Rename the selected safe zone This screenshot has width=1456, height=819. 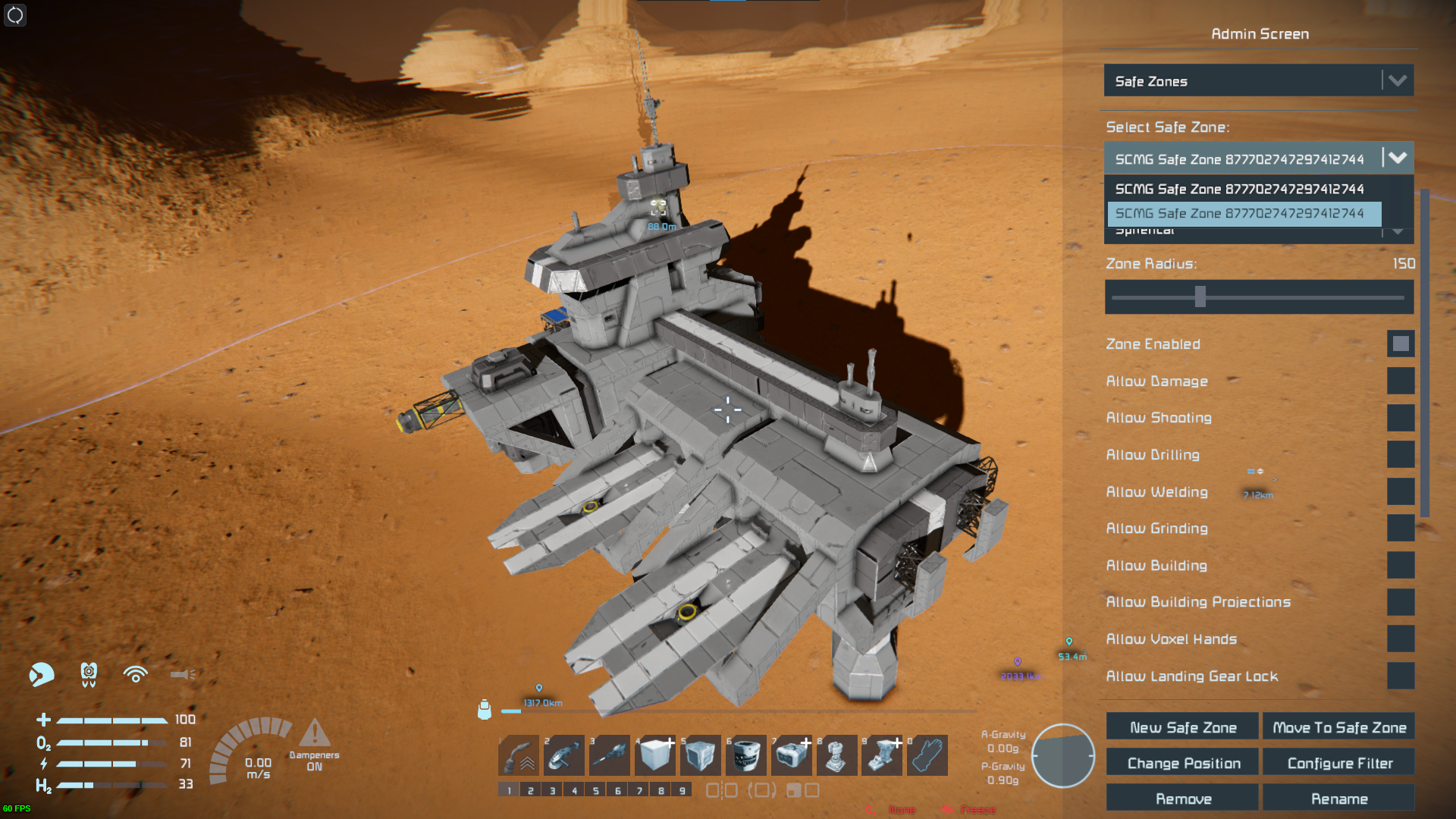pos(1338,799)
